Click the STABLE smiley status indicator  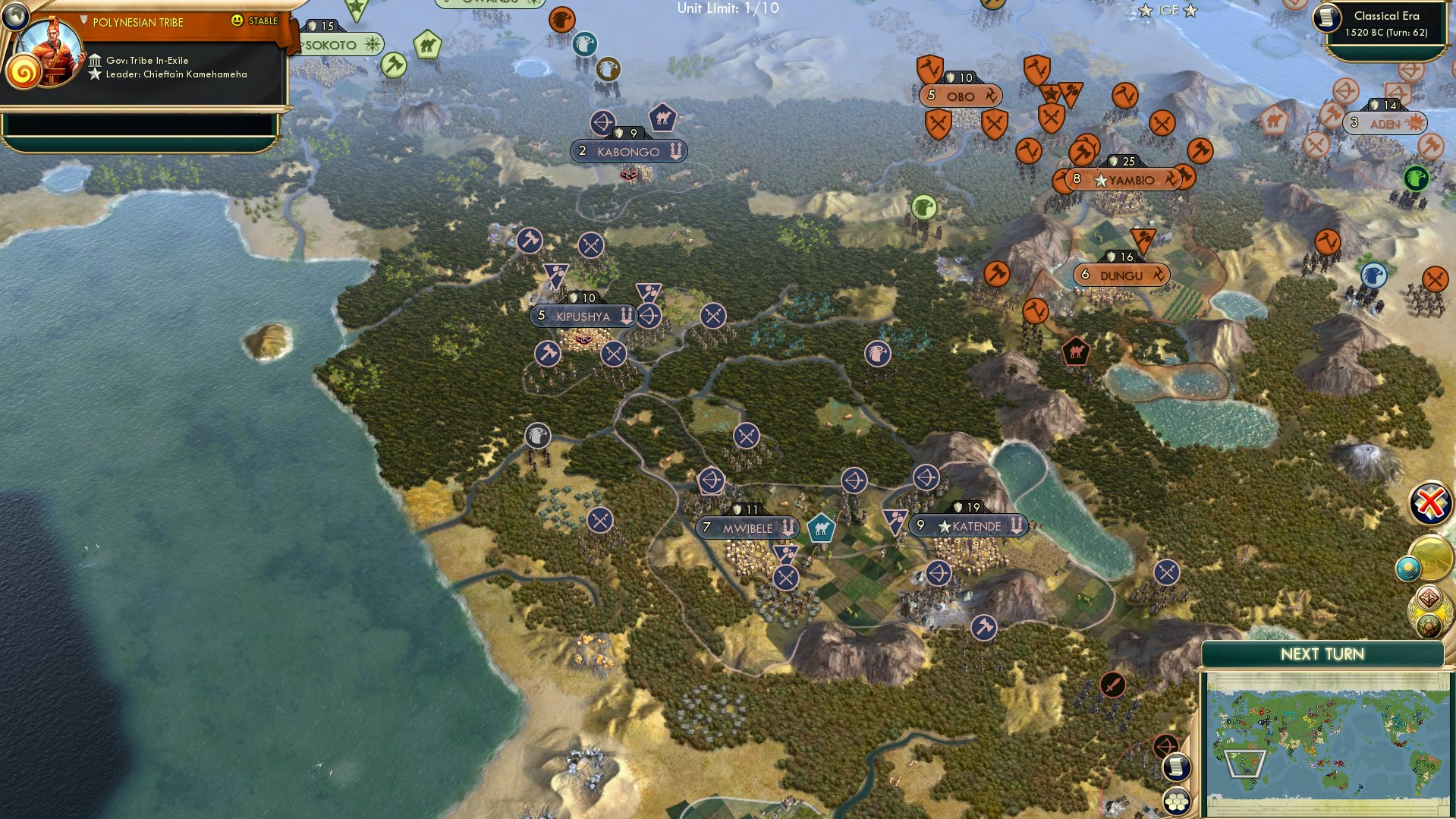(x=238, y=22)
